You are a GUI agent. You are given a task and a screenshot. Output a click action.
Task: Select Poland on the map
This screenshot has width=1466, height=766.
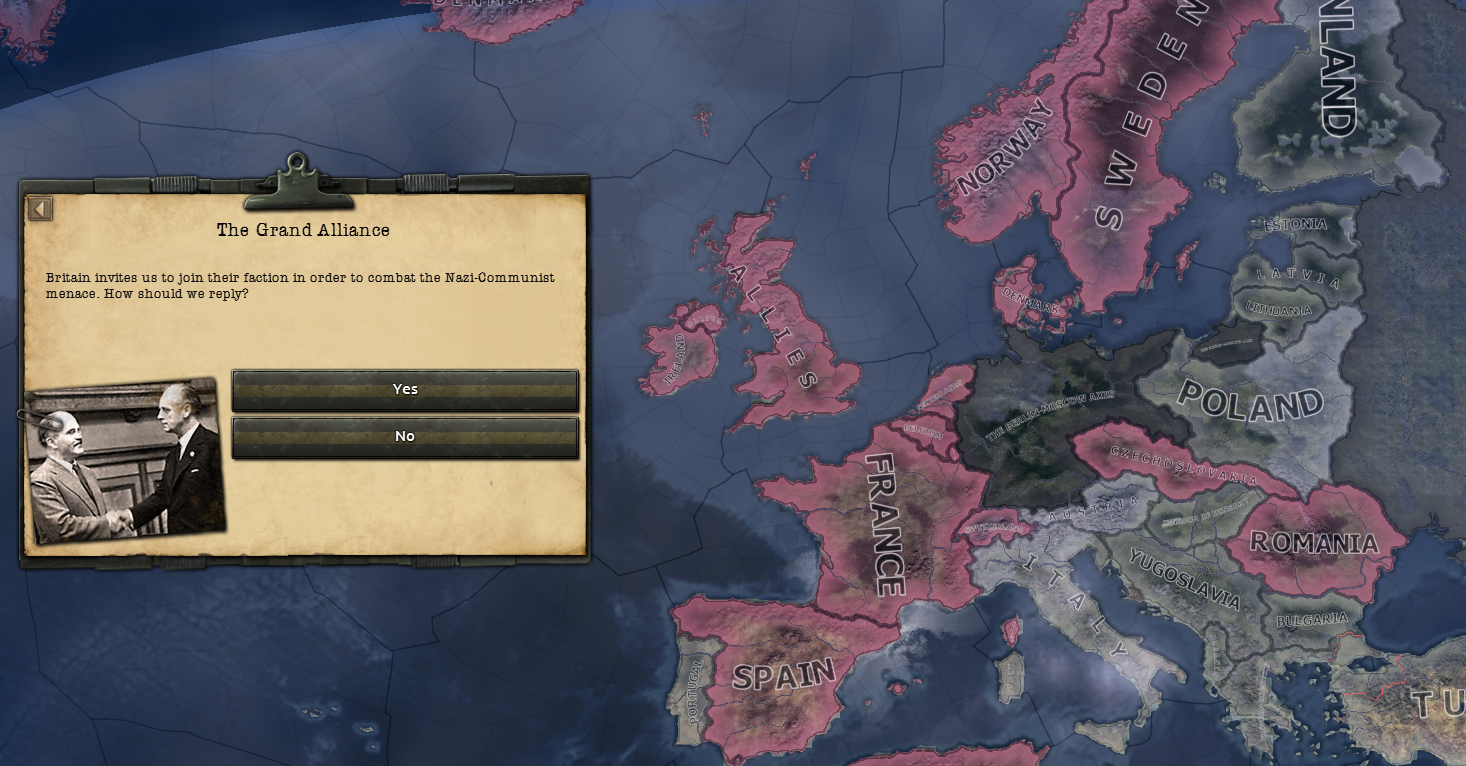point(1250,400)
